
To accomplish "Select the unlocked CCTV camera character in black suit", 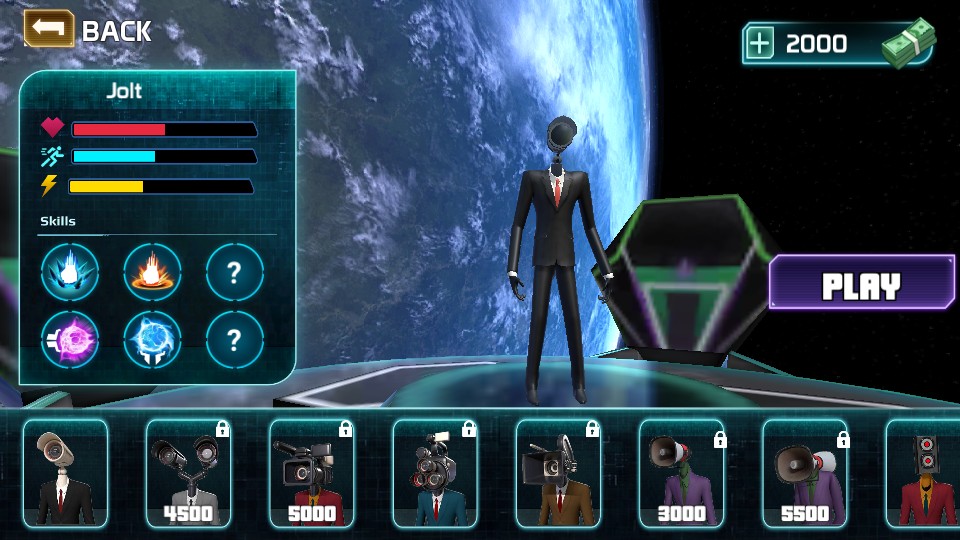I will [65, 473].
